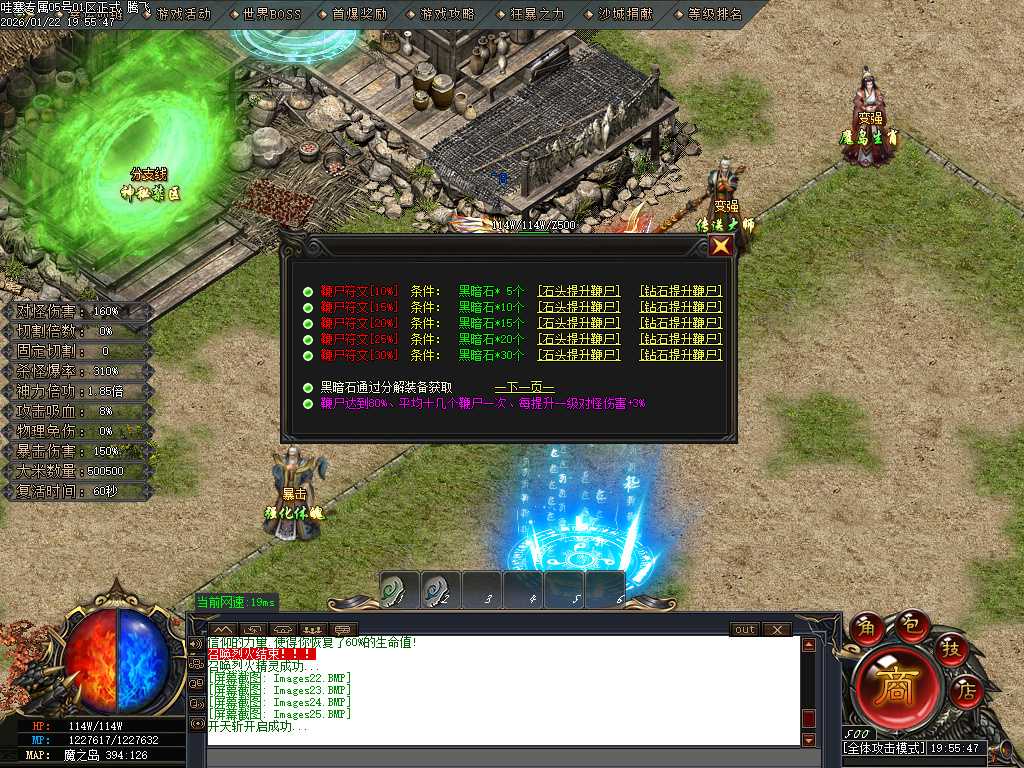Screen dimensions: 1024x768
Task: Choose 石头提升鞭尸 for the 10% rune
Action: click(x=579, y=291)
